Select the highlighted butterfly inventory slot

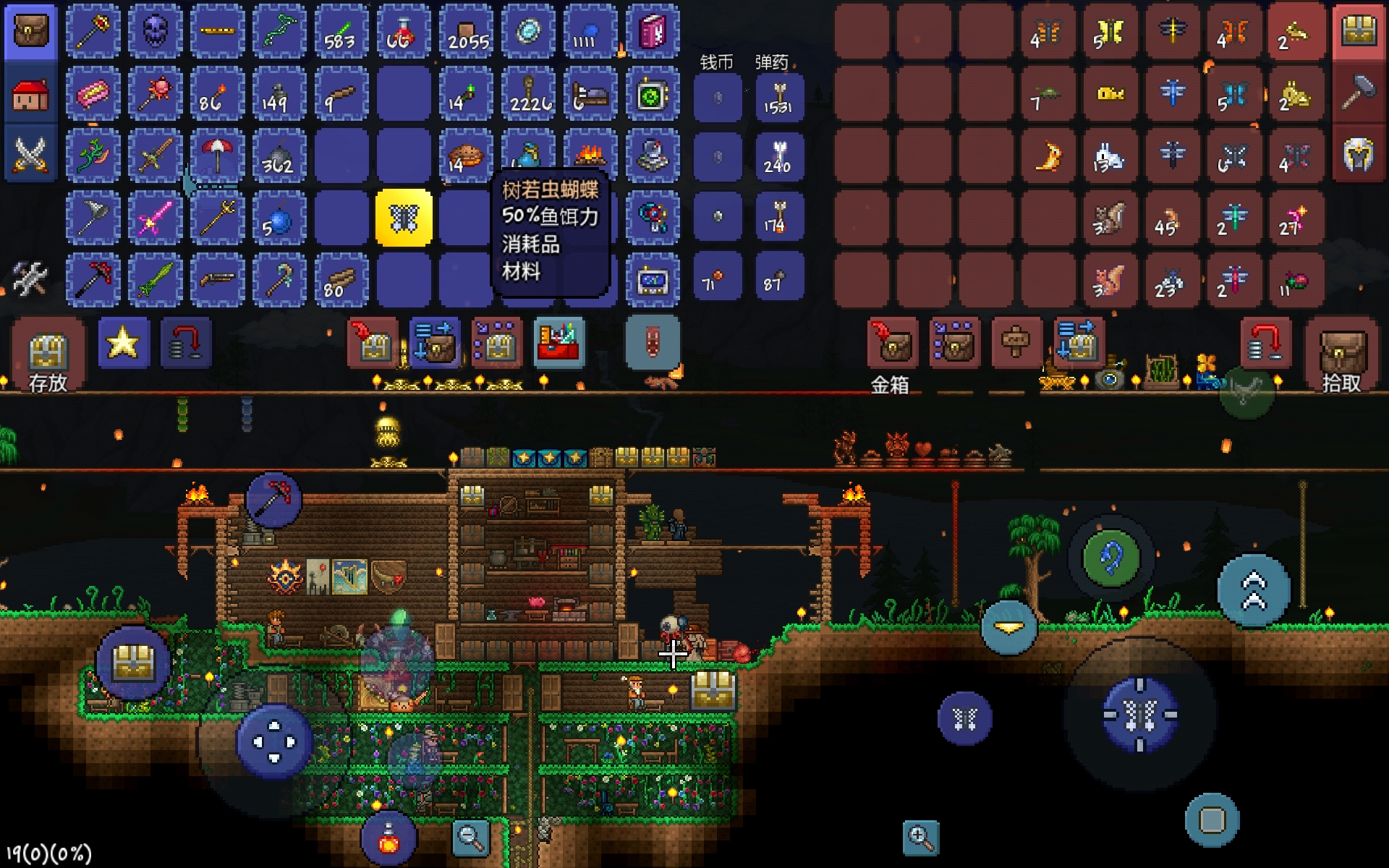404,218
